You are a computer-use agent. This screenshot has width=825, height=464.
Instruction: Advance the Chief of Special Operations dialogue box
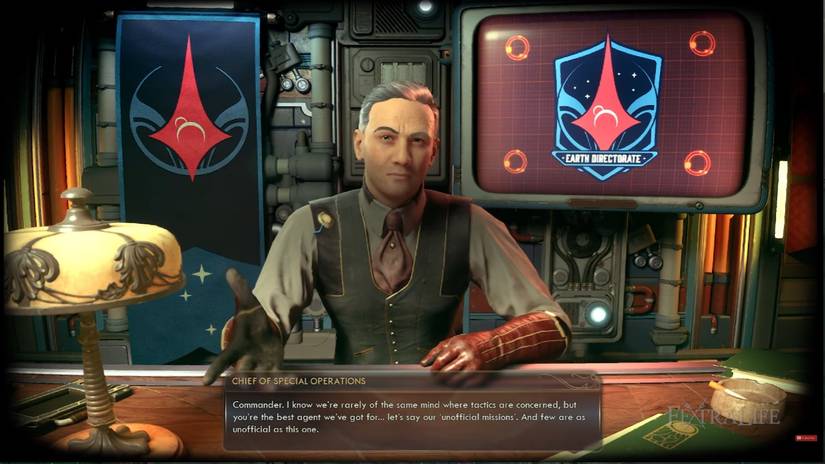[x=410, y=410]
